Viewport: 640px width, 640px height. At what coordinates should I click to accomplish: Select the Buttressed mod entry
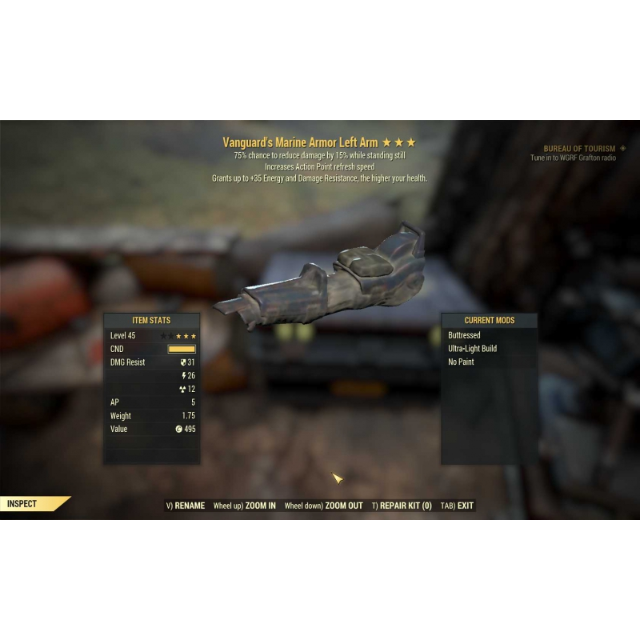click(x=465, y=335)
